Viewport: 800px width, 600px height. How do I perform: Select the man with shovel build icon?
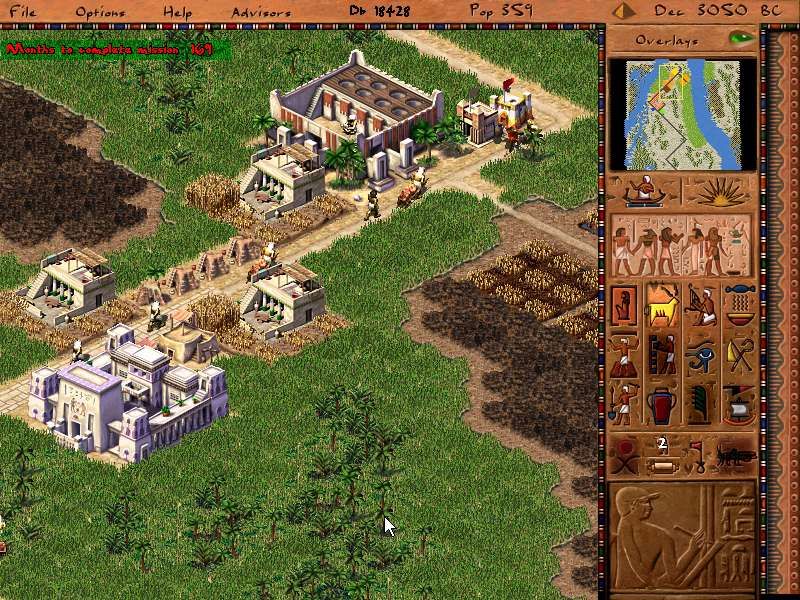(624, 402)
